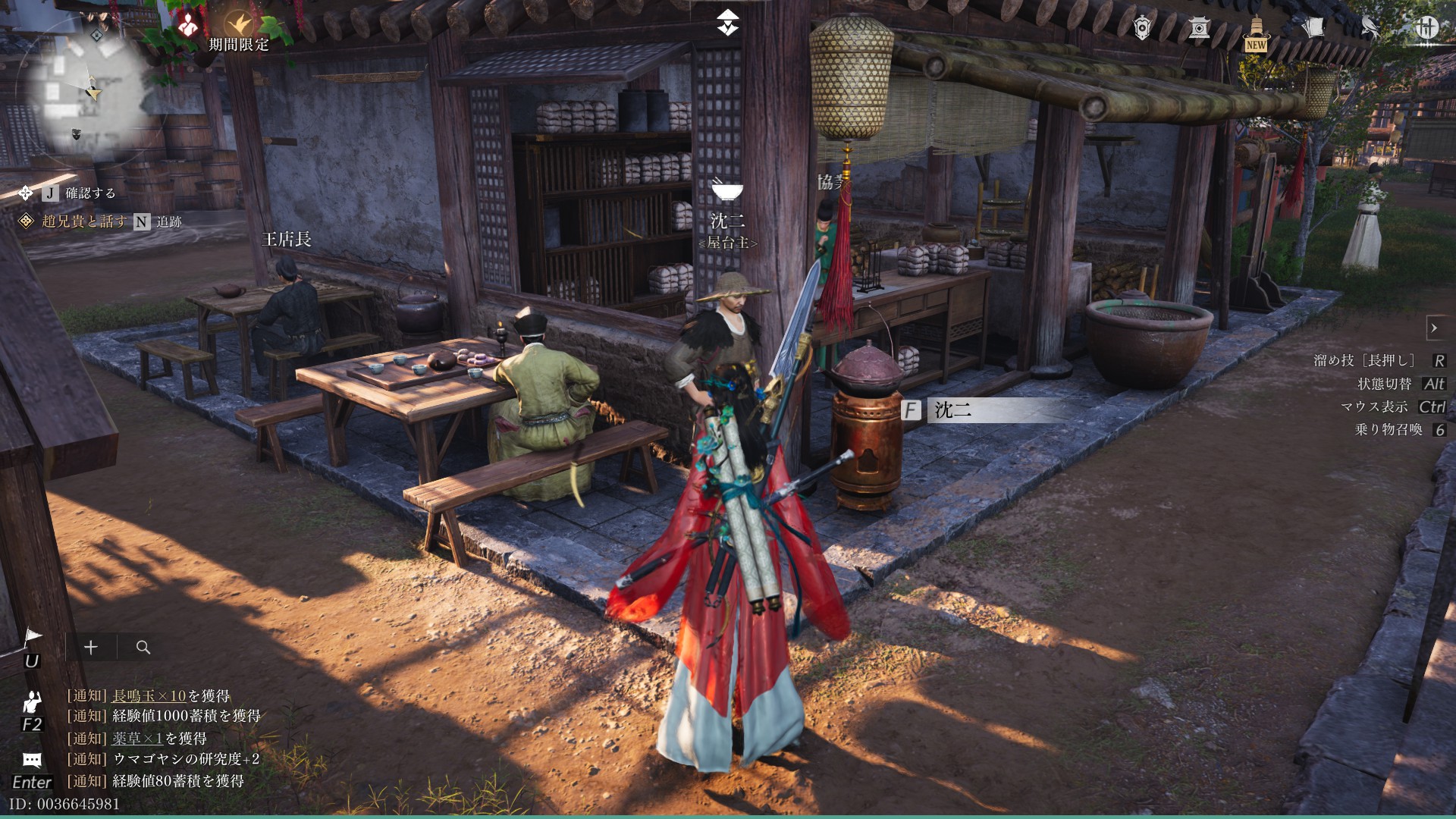
Task: Open the chat speech bubble icon
Action: point(32,760)
